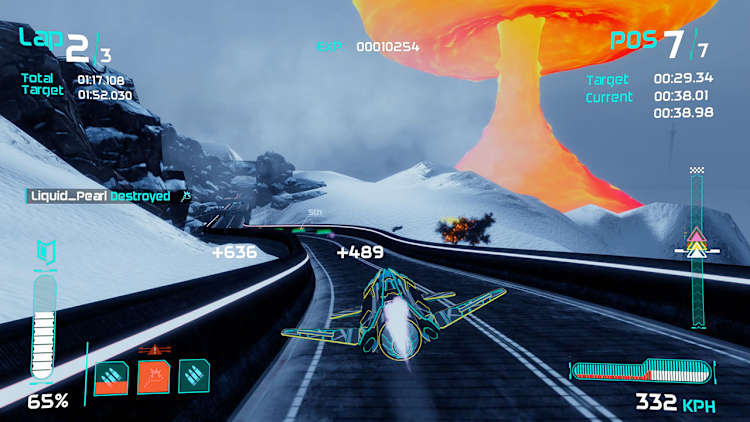Click the vertical track progress bar

click(696, 250)
